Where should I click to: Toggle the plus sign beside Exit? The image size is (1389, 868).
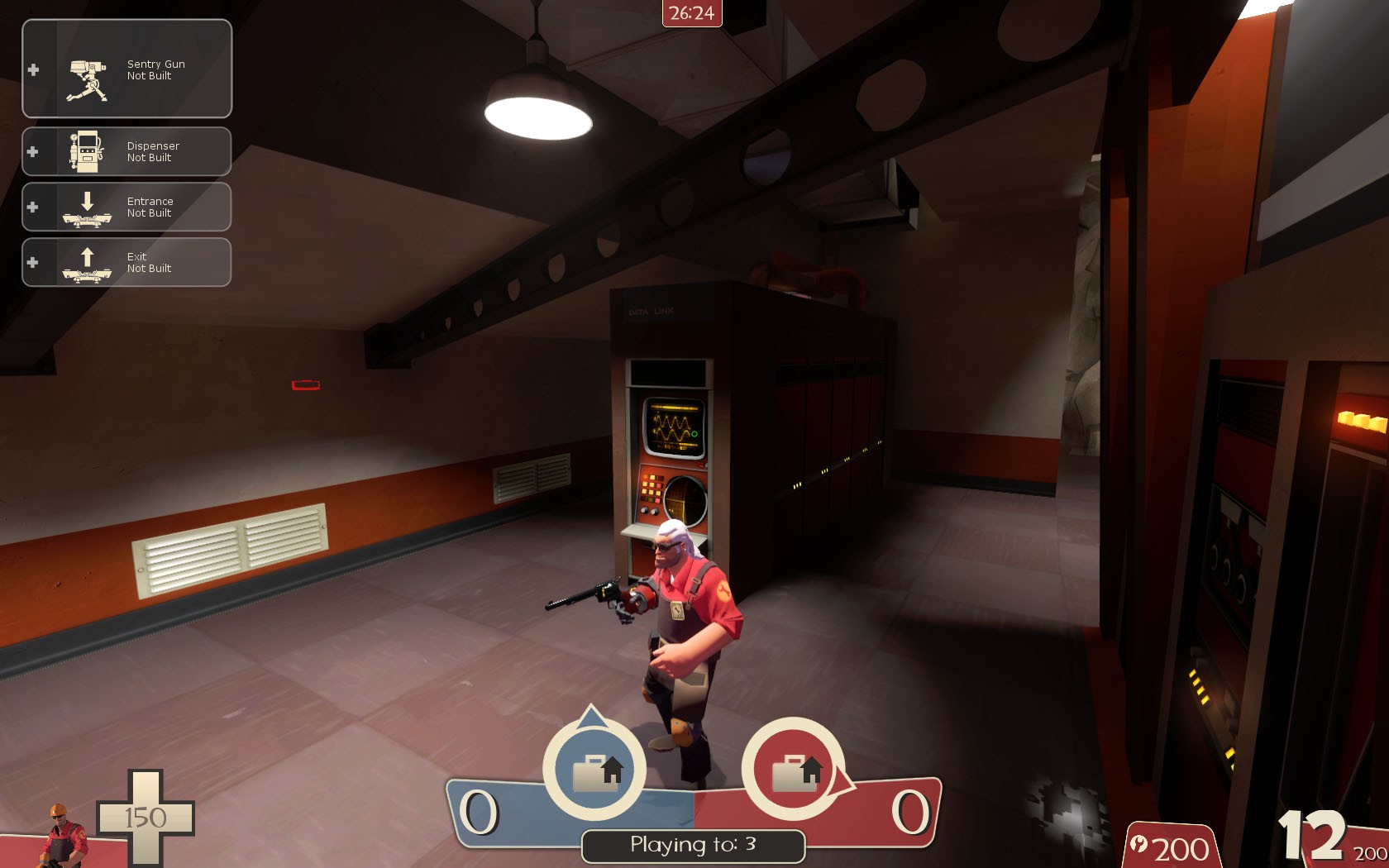(33, 263)
